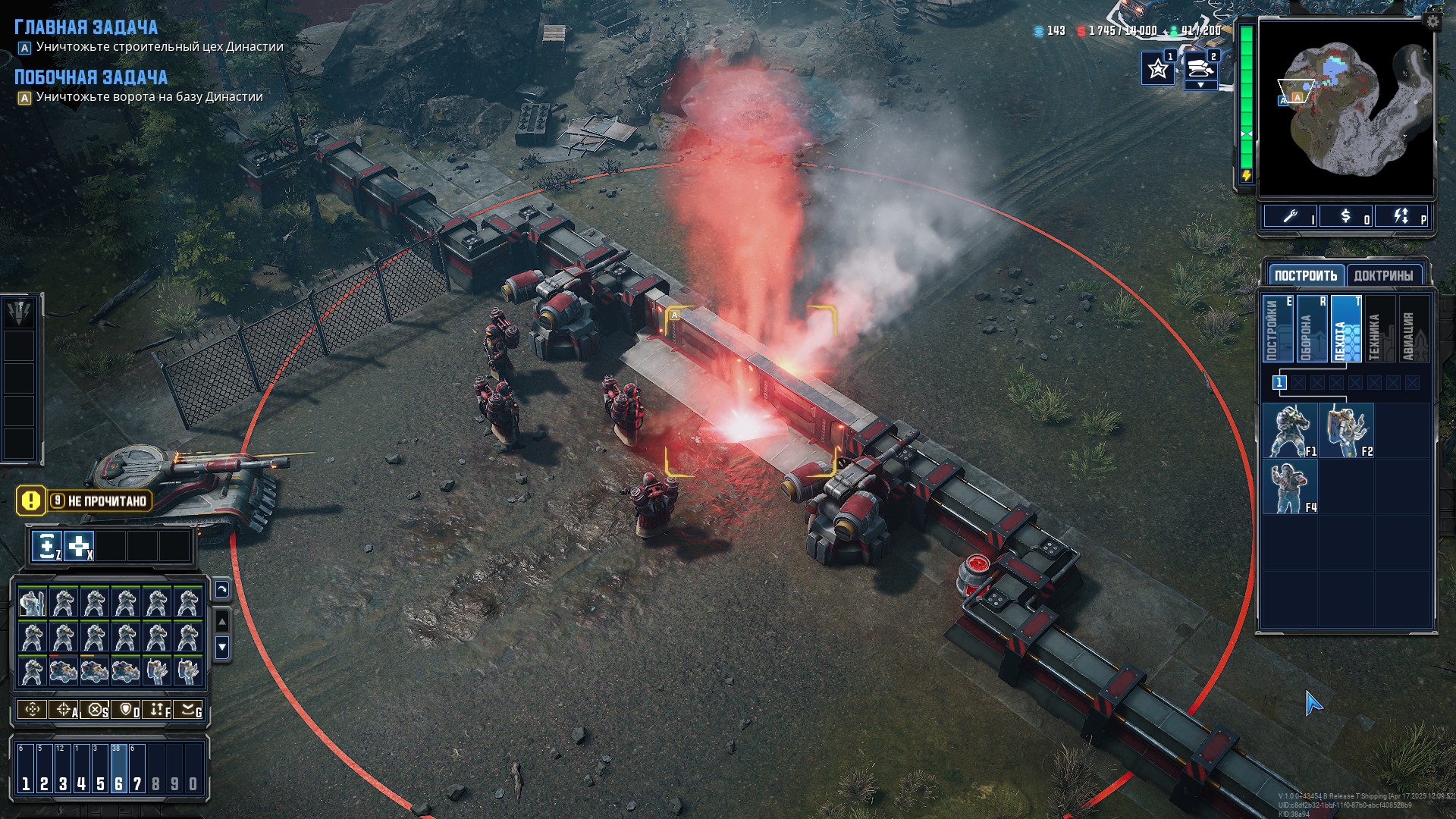Image resolution: width=1456 pixels, height=819 pixels.
Task: Switch to the Авиация build category
Action: click(x=1414, y=328)
